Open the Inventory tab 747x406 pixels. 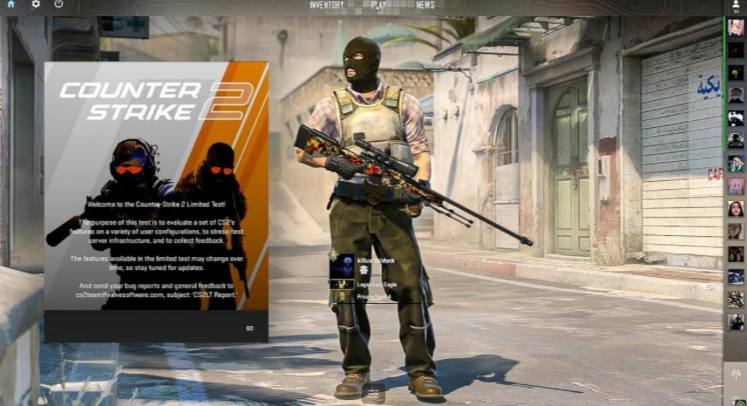pos(326,5)
